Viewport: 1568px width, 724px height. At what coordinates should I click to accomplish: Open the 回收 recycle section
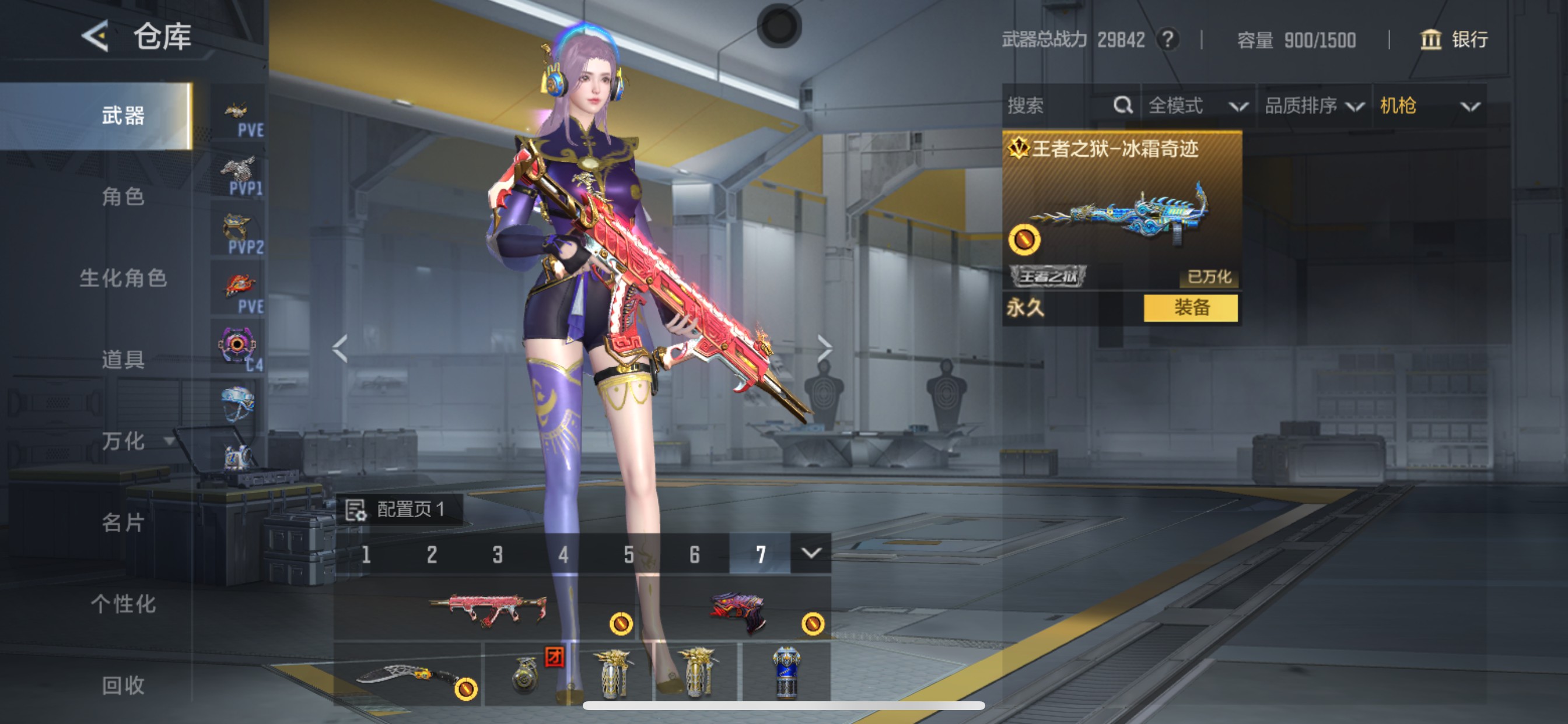[123, 685]
